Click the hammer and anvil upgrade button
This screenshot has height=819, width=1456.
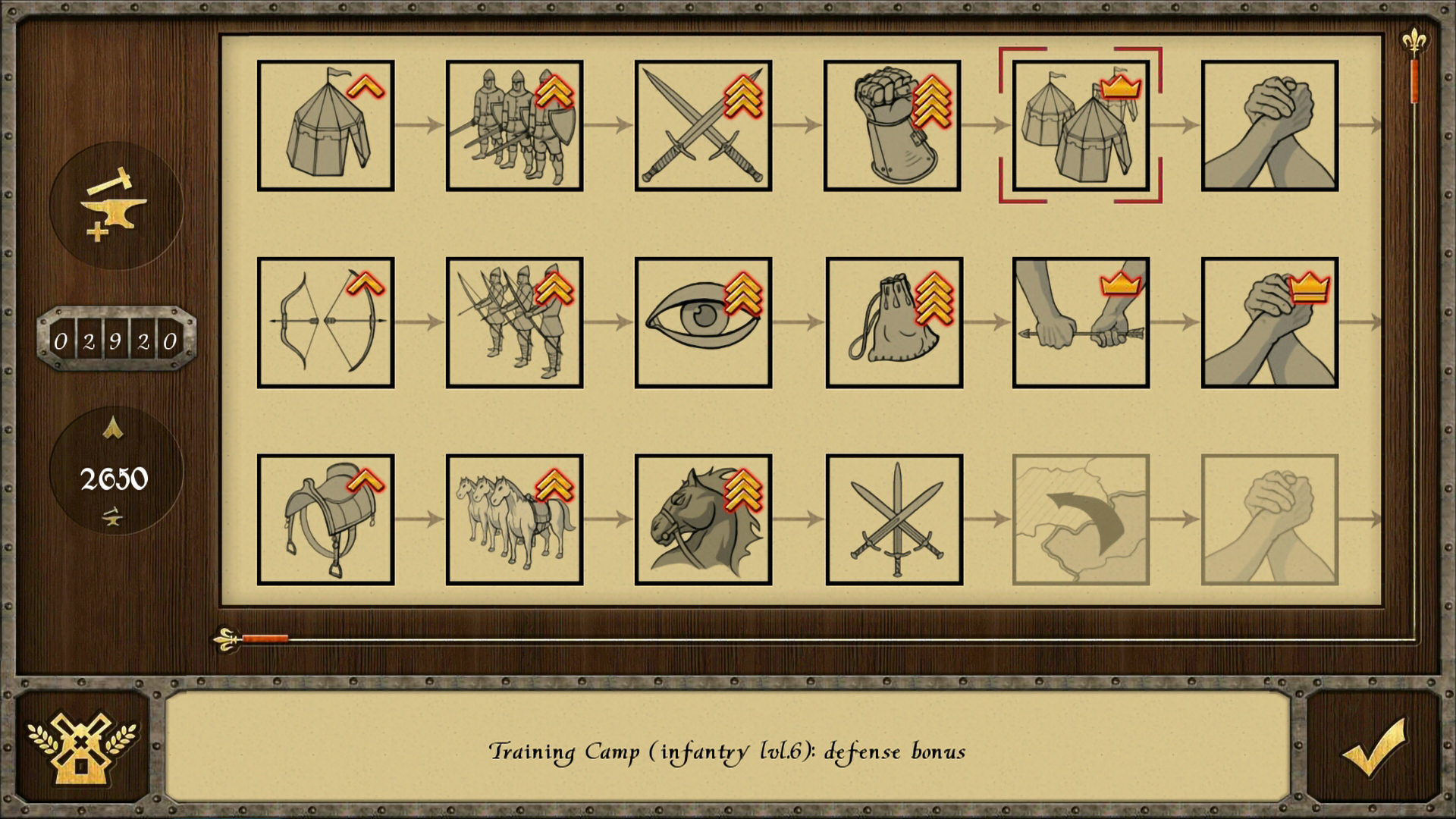tap(116, 205)
